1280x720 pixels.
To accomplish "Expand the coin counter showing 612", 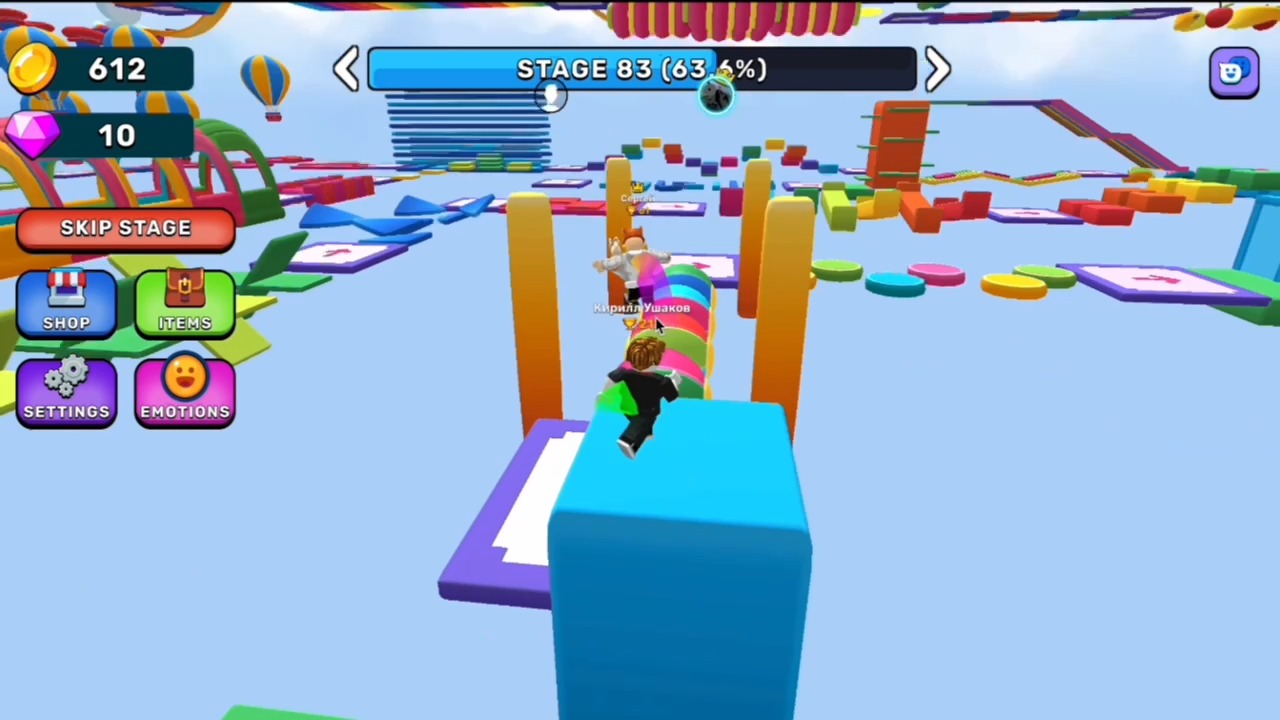I will click(117, 68).
